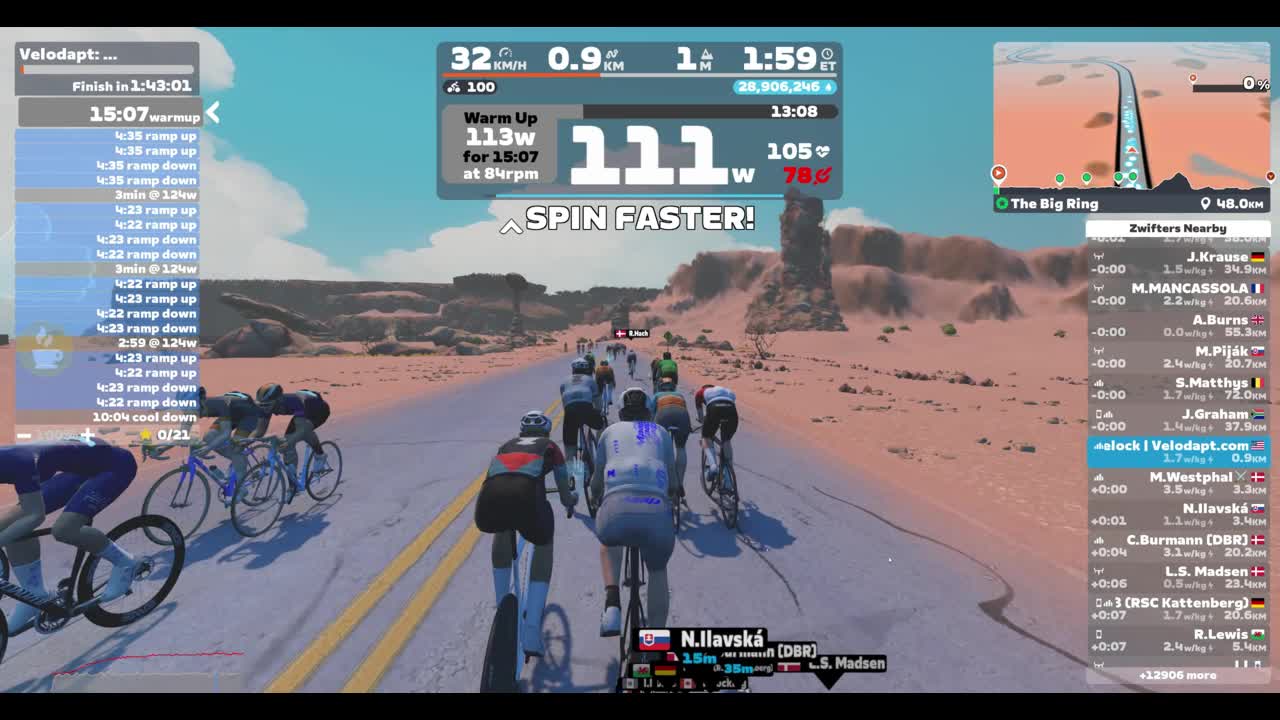Choose A.Burns from the rider list
This screenshot has width=1280, height=720.
[1177, 326]
